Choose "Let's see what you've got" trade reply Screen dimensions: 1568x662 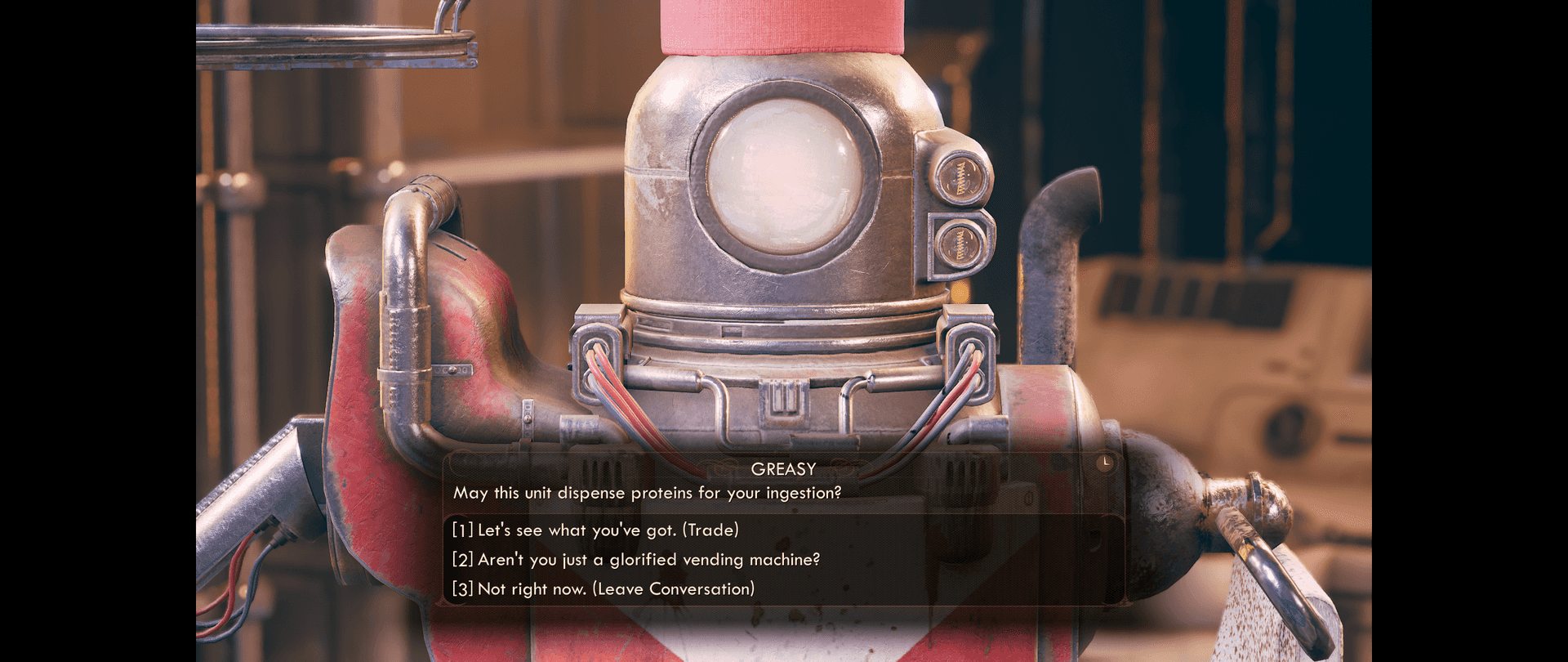tap(595, 530)
